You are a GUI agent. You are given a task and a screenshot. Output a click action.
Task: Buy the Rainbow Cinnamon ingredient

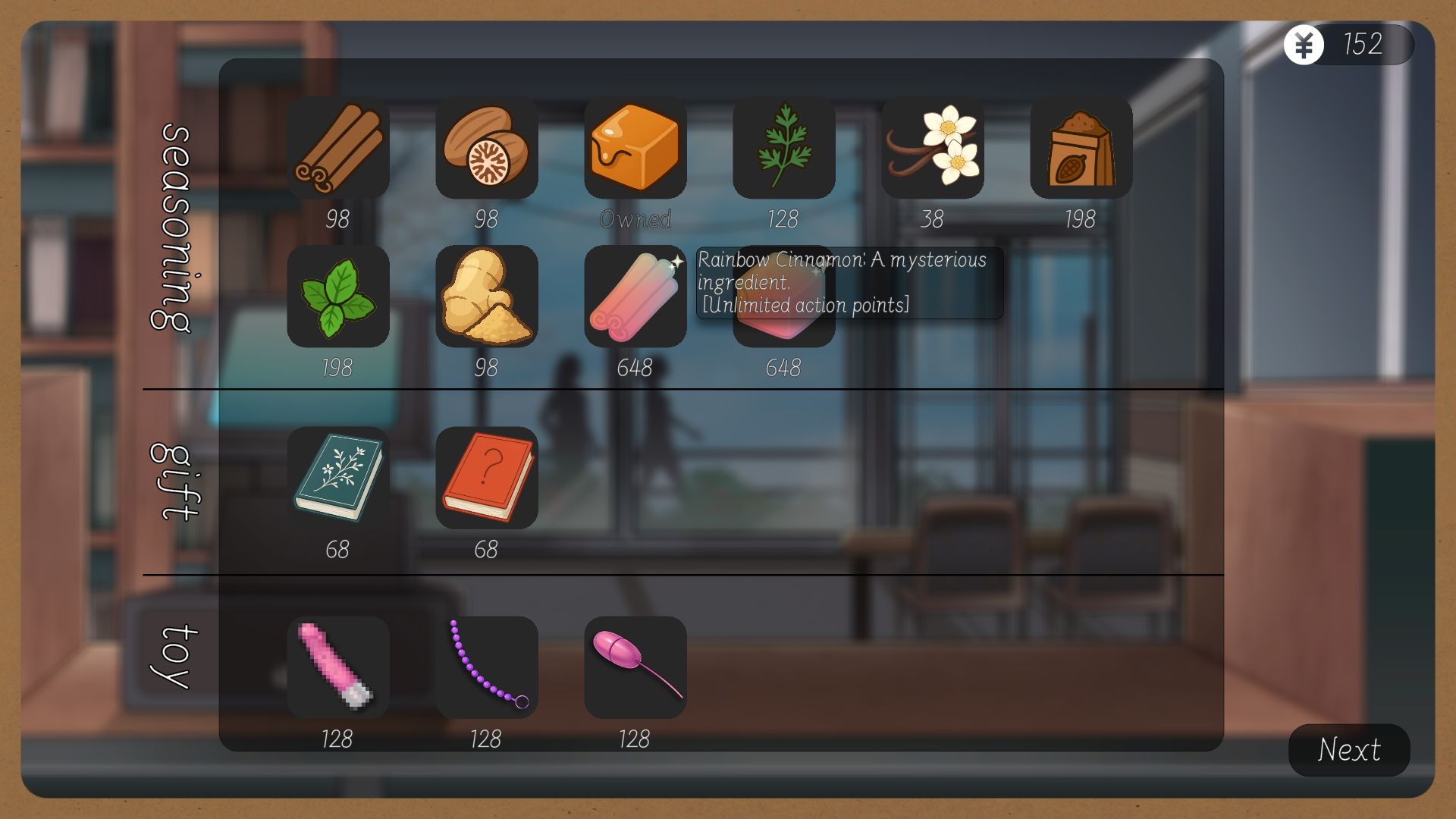click(635, 297)
